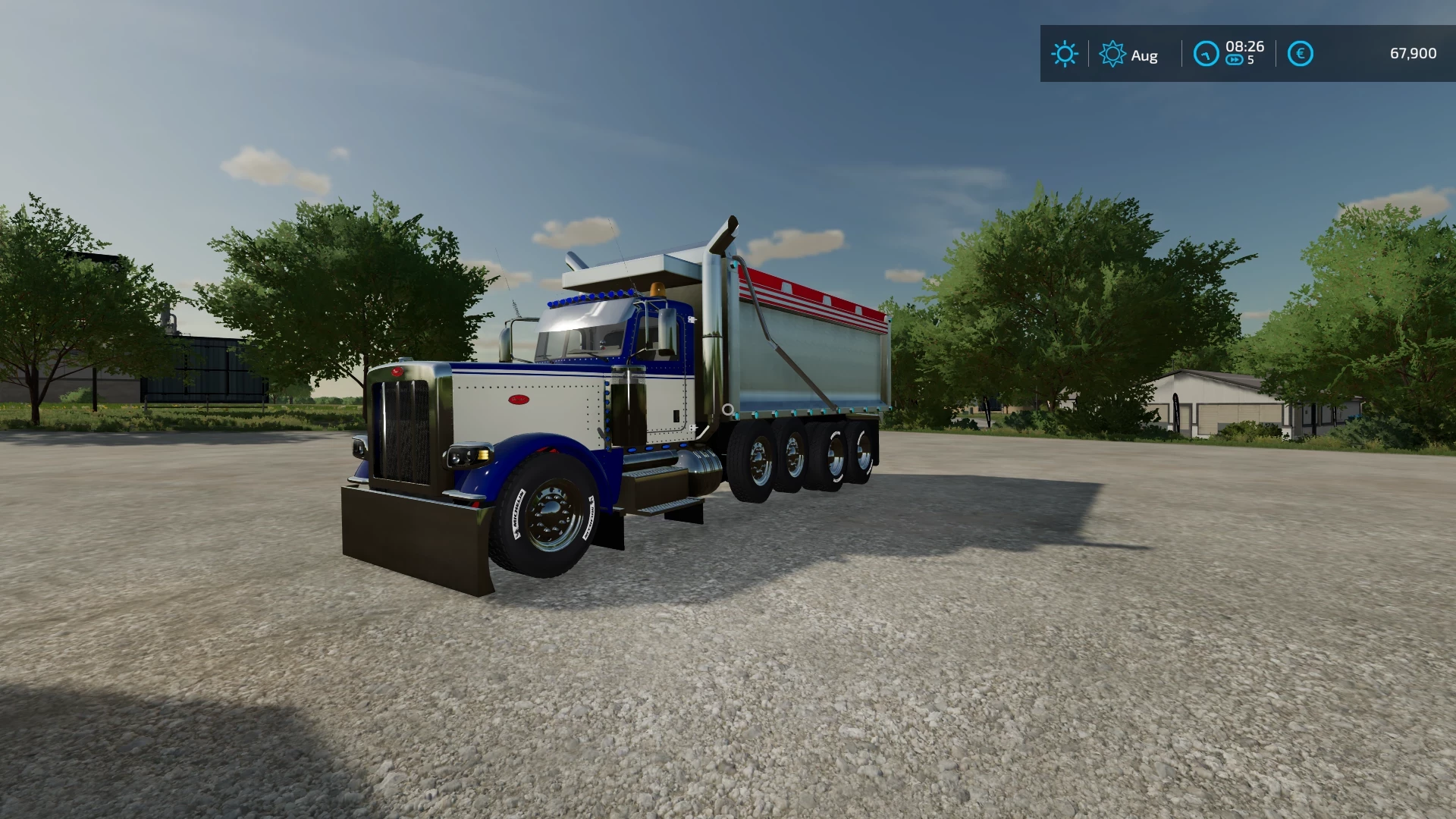Click the money balance reading 67,900
Screen dimensions: 1456x819
[1414, 53]
